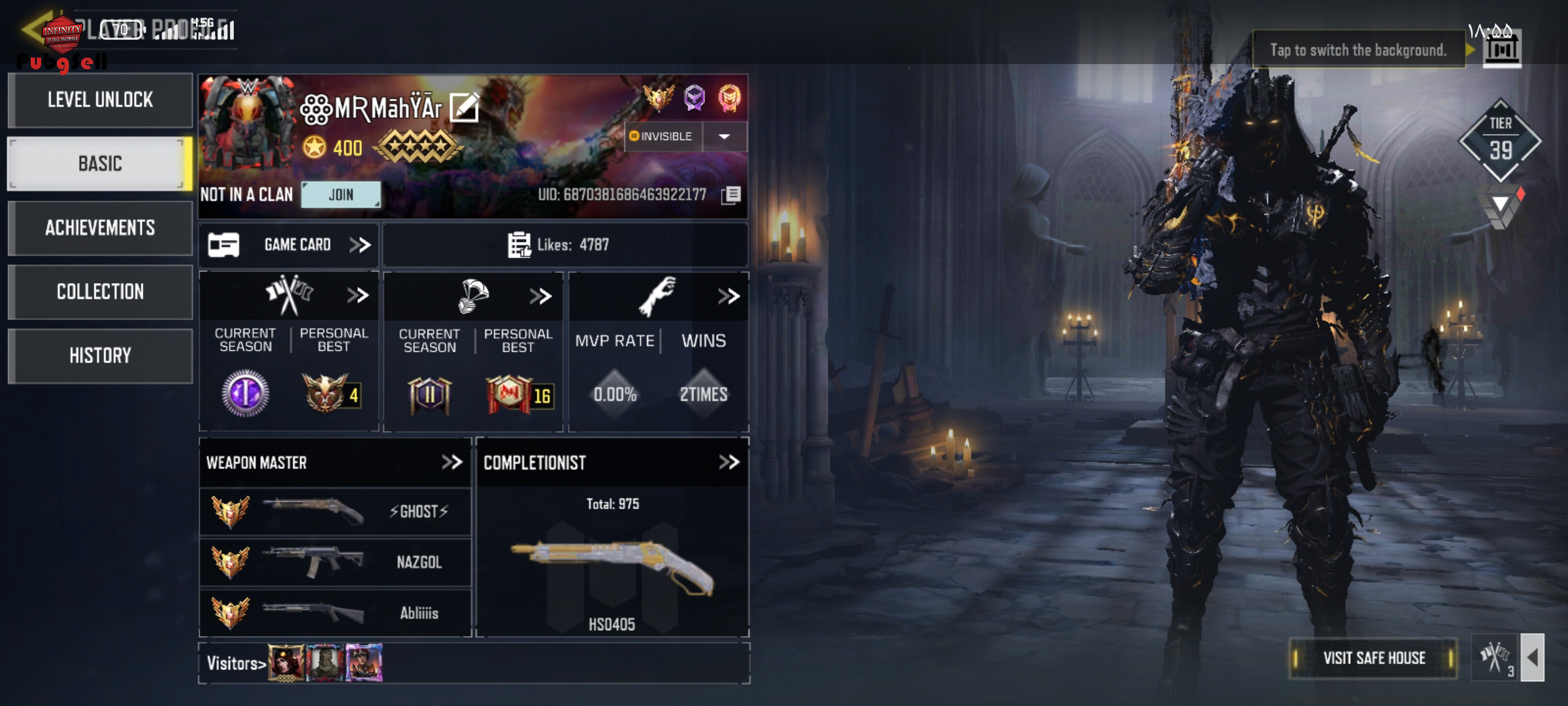The image size is (1568, 706).
Task: Switch to the Basic tab
Action: coord(100,163)
